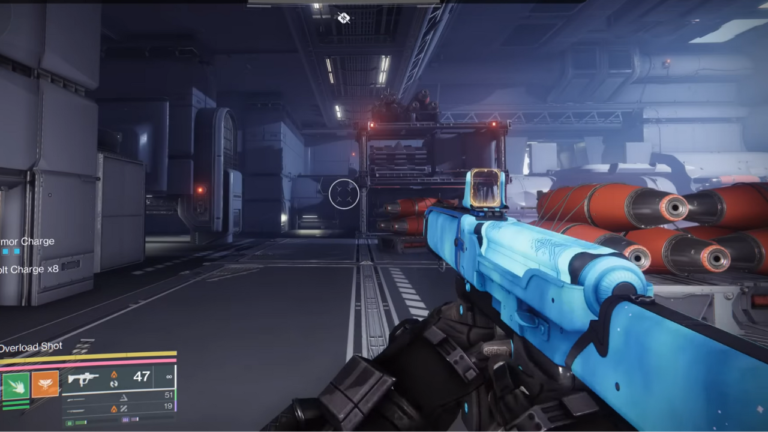768x432 pixels.
Task: Activate the green grenade ability icon
Action: [17, 386]
